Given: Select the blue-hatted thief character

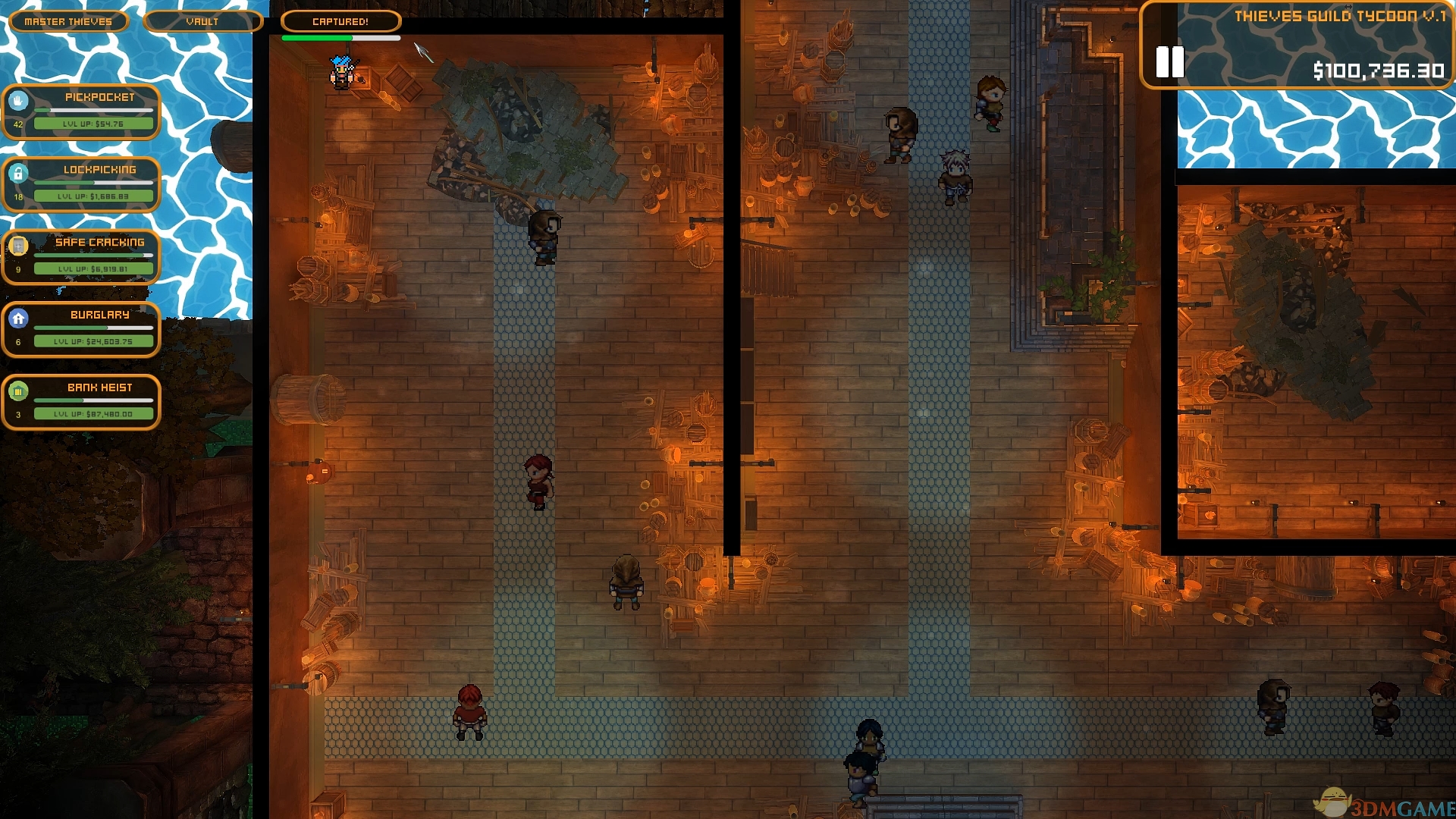Looking at the screenshot, I should point(343,74).
